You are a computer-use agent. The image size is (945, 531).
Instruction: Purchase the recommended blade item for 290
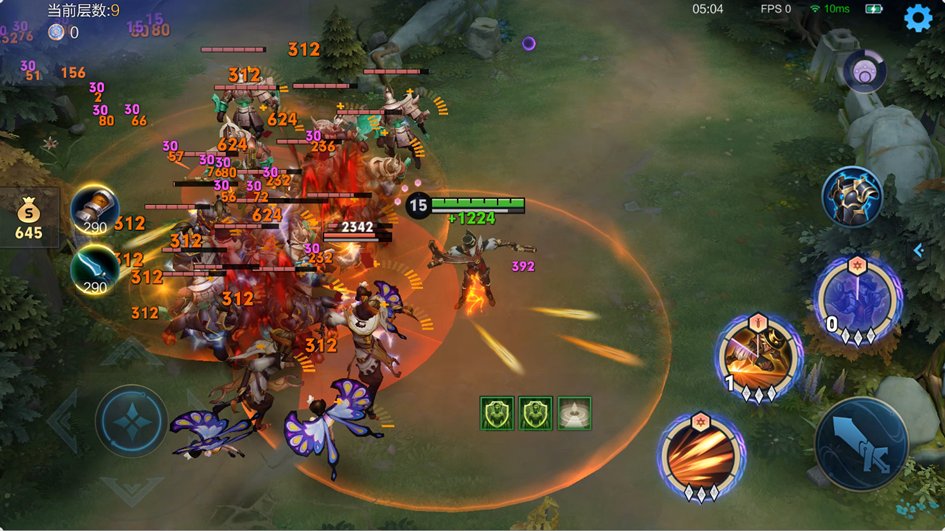click(x=94, y=267)
